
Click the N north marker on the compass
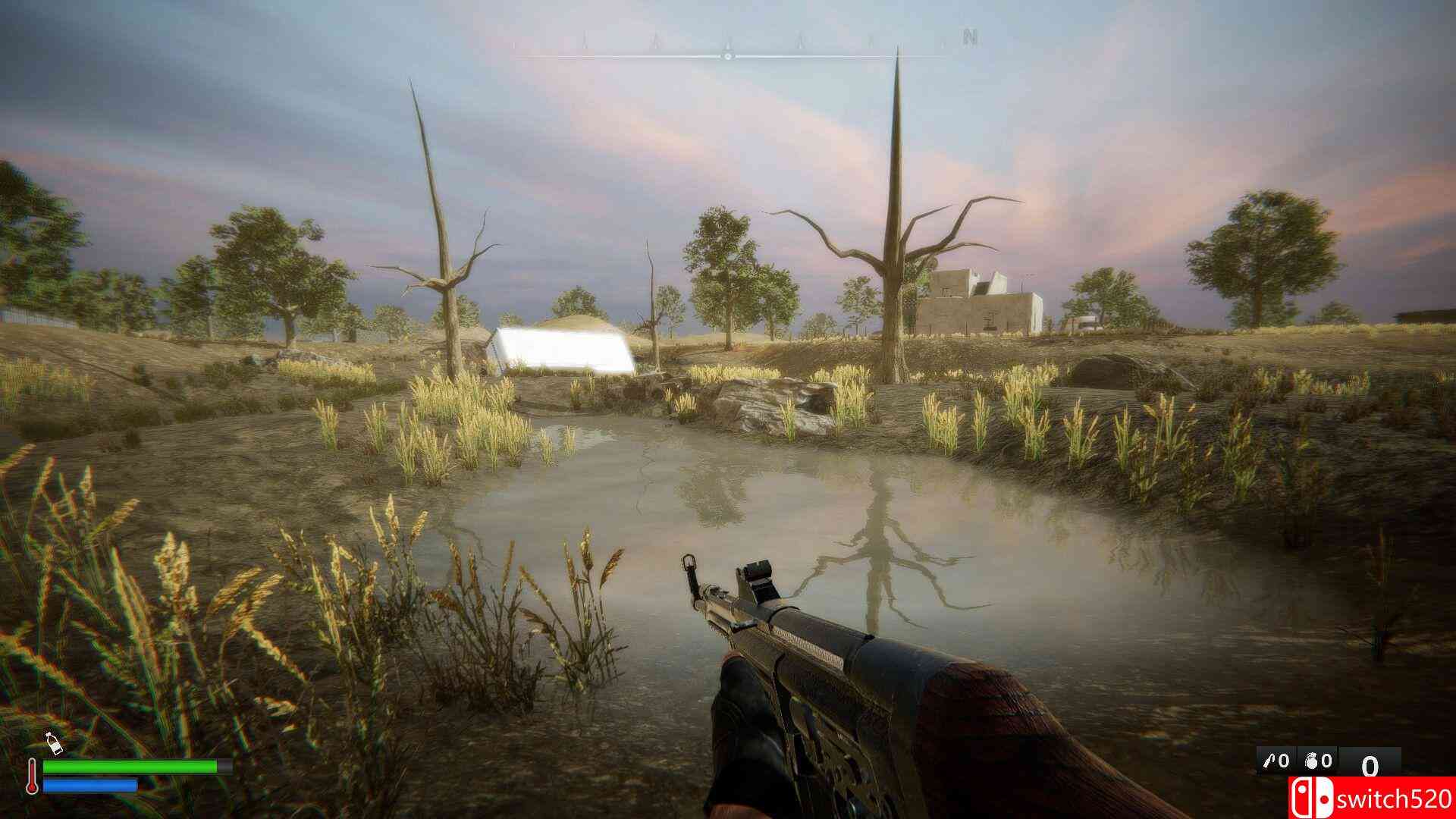pos(967,36)
